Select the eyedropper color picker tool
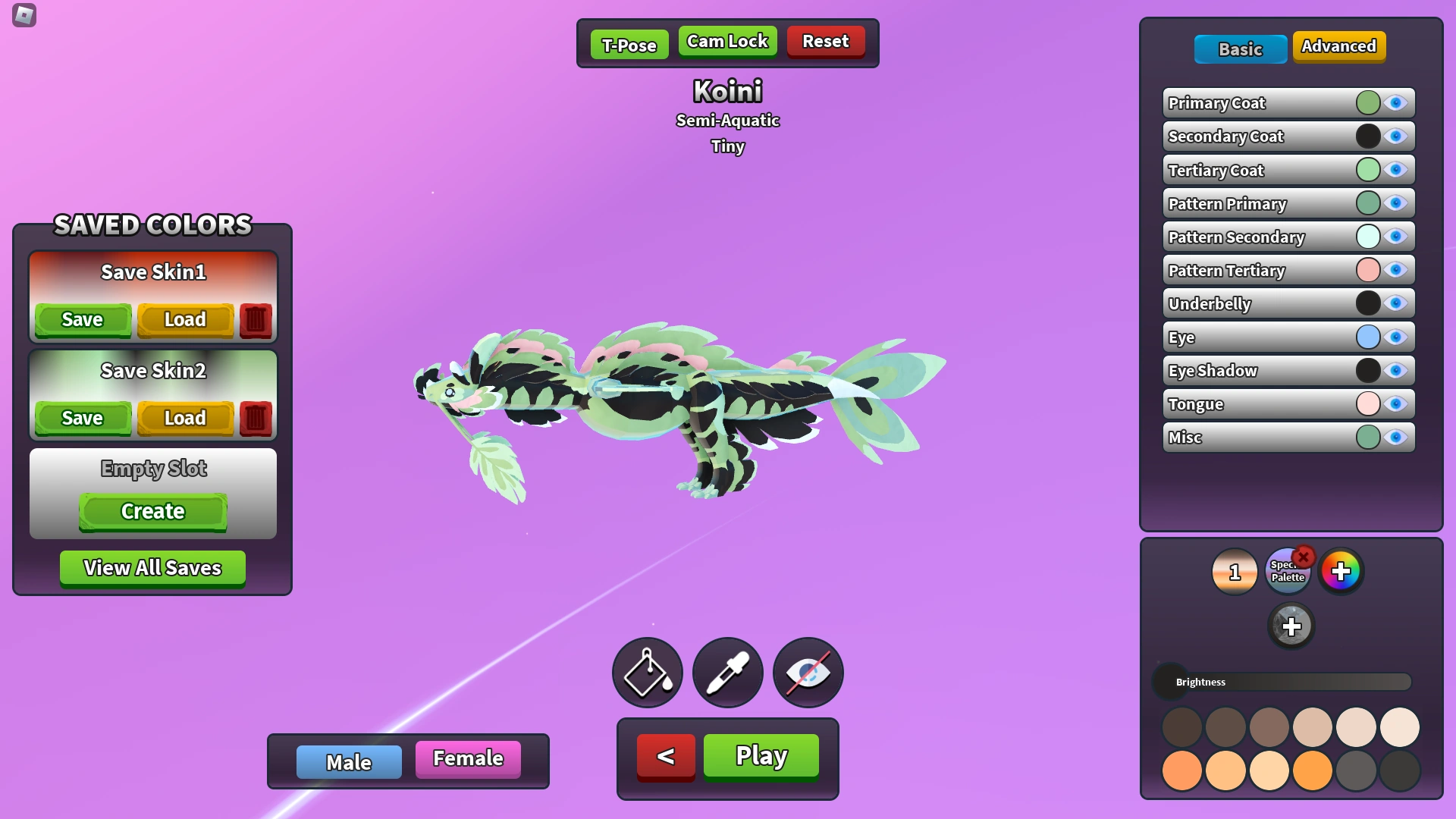The width and height of the screenshot is (1456, 819). 727,672
